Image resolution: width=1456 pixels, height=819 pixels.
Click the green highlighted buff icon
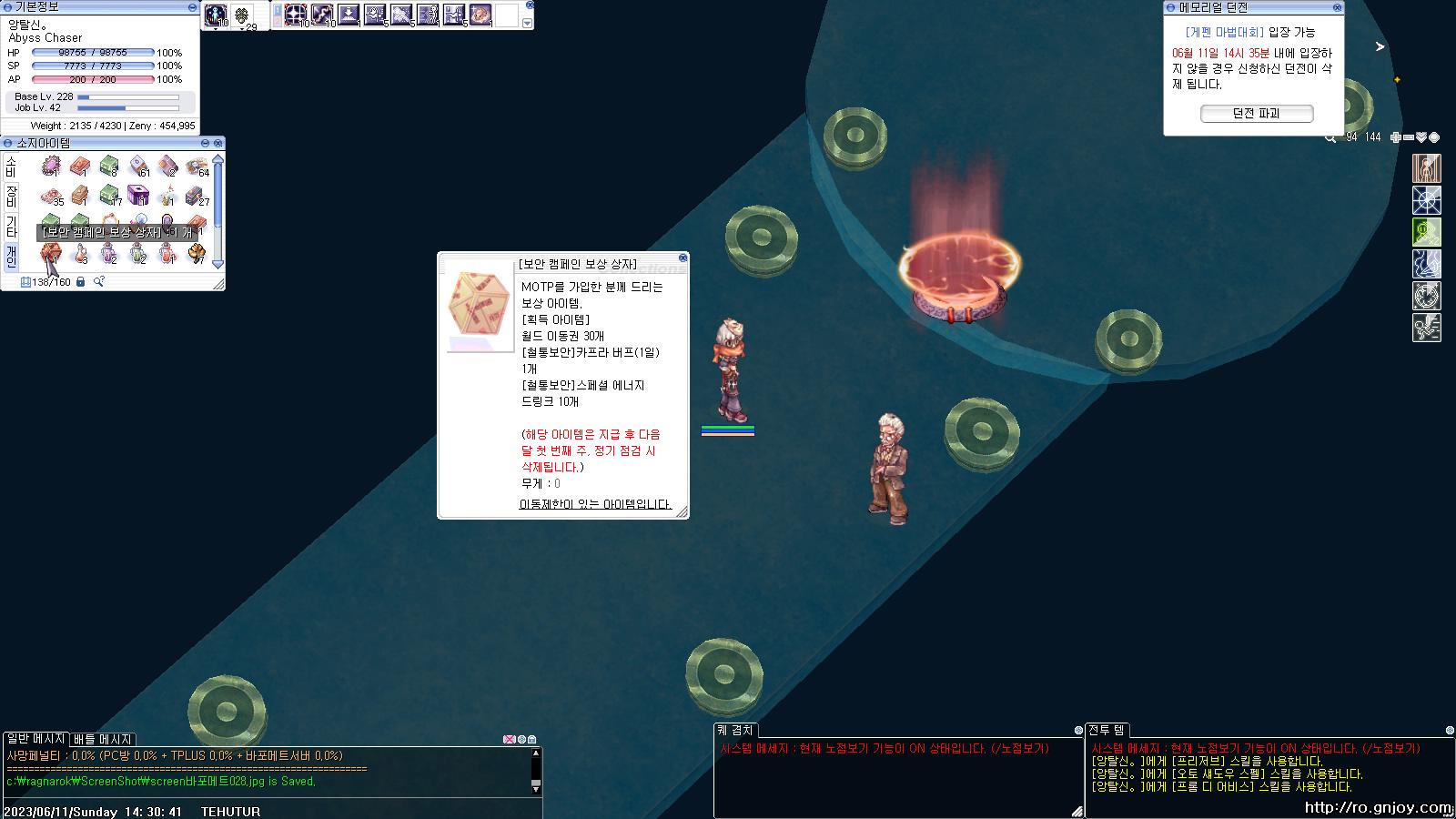(x=1426, y=232)
